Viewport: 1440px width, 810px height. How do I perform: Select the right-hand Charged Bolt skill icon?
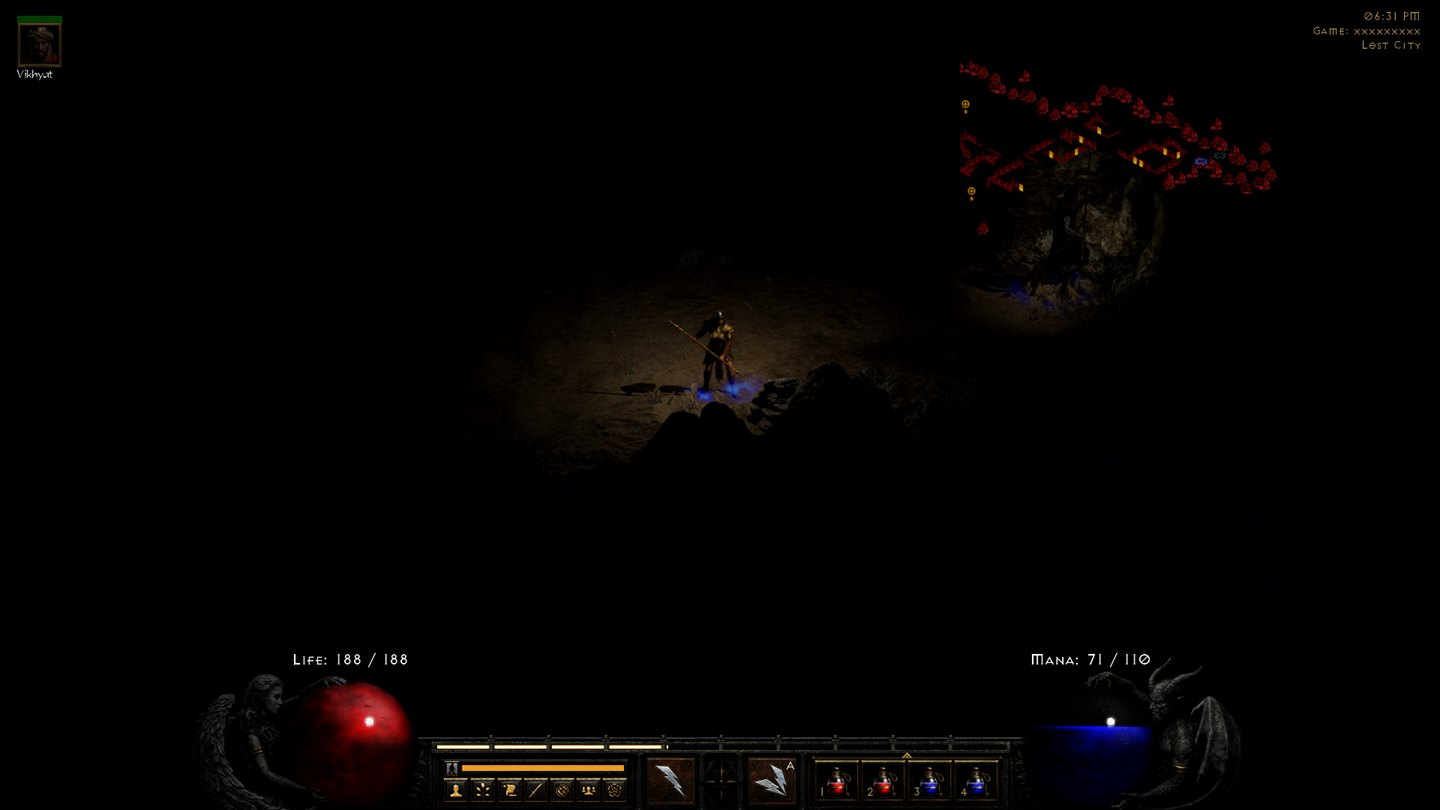773,781
